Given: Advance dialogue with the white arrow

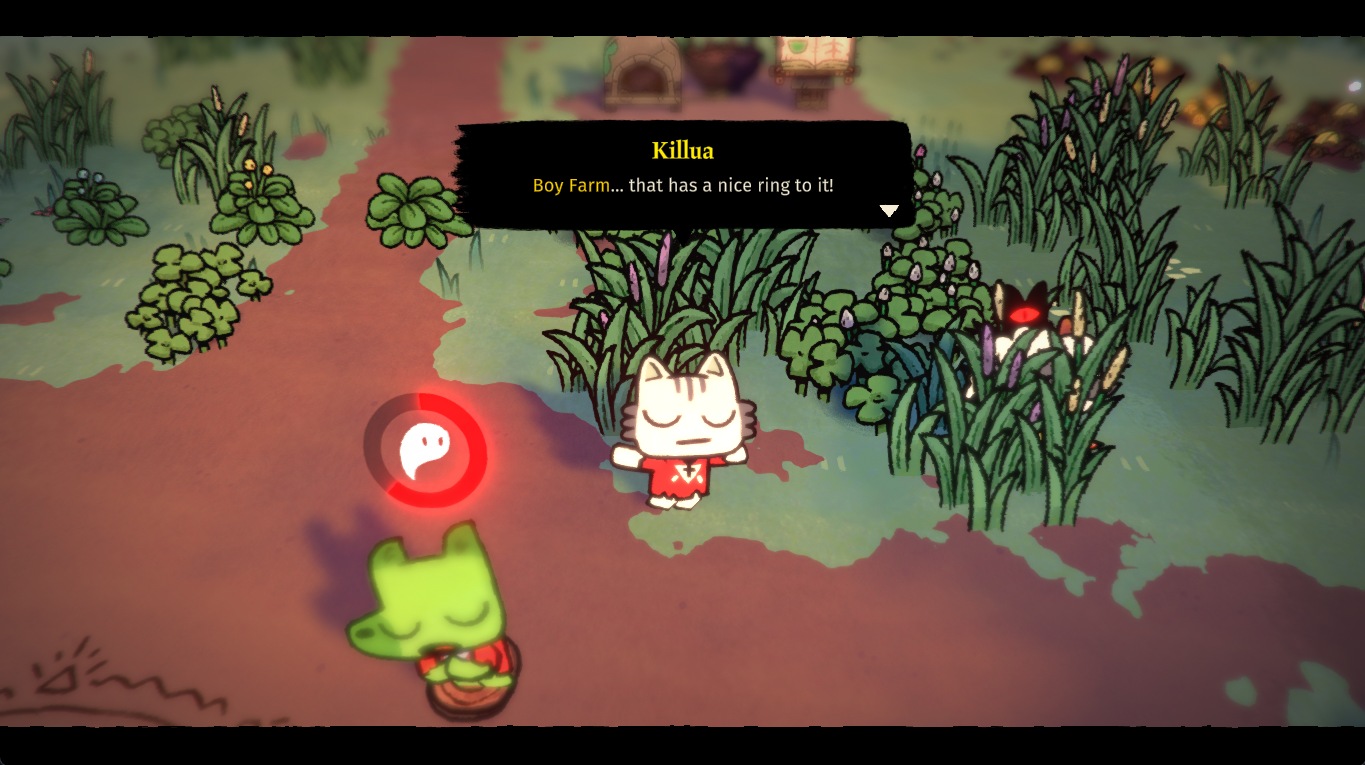Looking at the screenshot, I should 888,211.
